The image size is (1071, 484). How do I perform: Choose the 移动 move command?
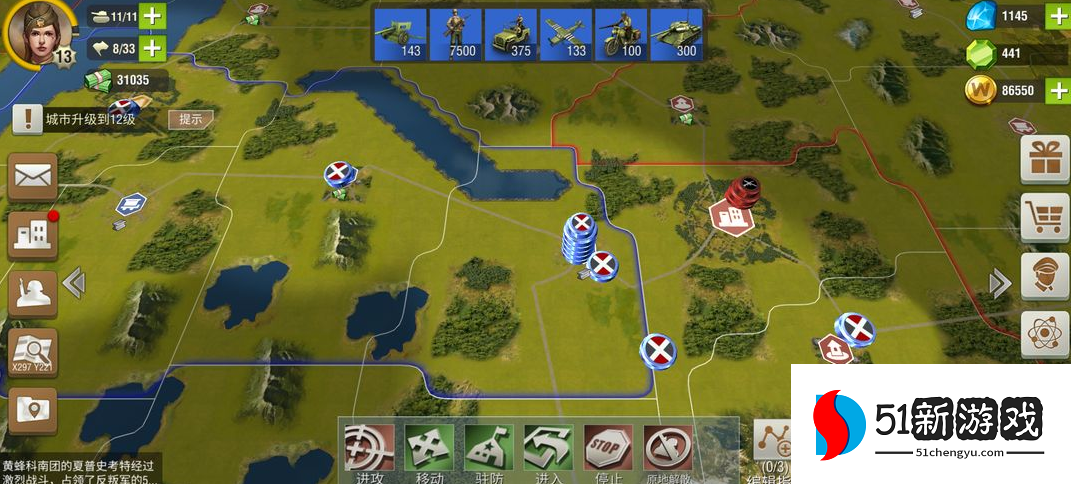click(x=429, y=450)
